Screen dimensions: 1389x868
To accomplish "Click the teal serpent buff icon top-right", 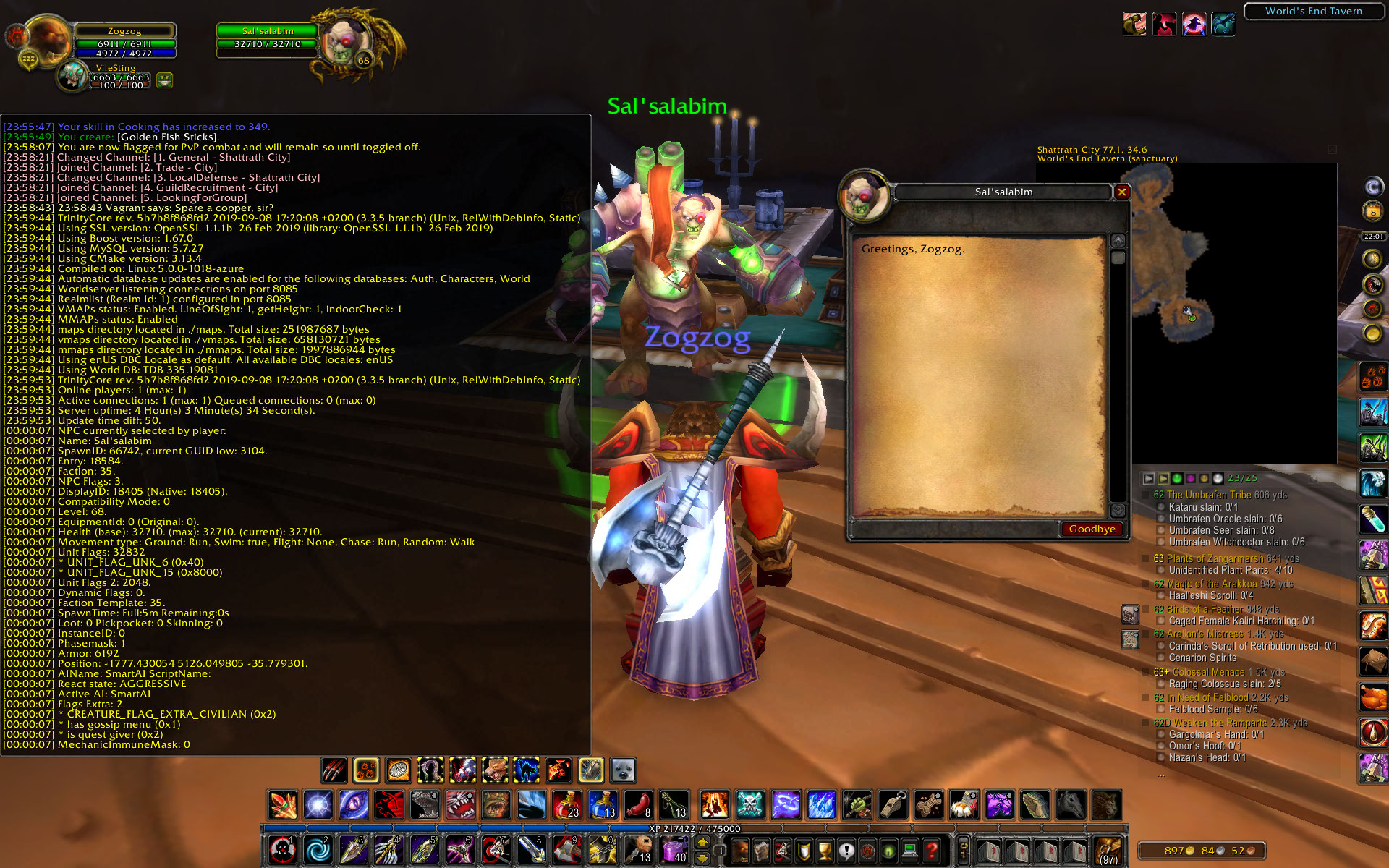I will pos(1224,23).
